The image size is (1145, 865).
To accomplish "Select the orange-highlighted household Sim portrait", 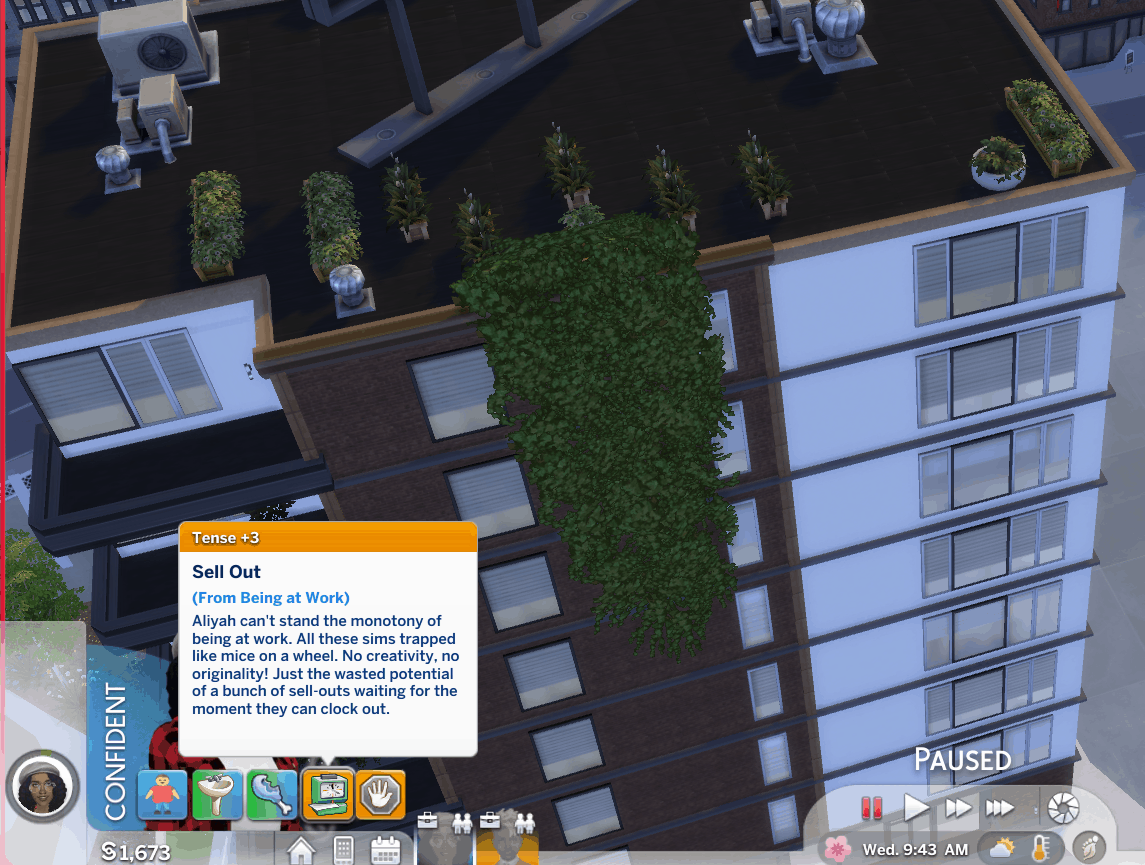I will click(x=508, y=840).
